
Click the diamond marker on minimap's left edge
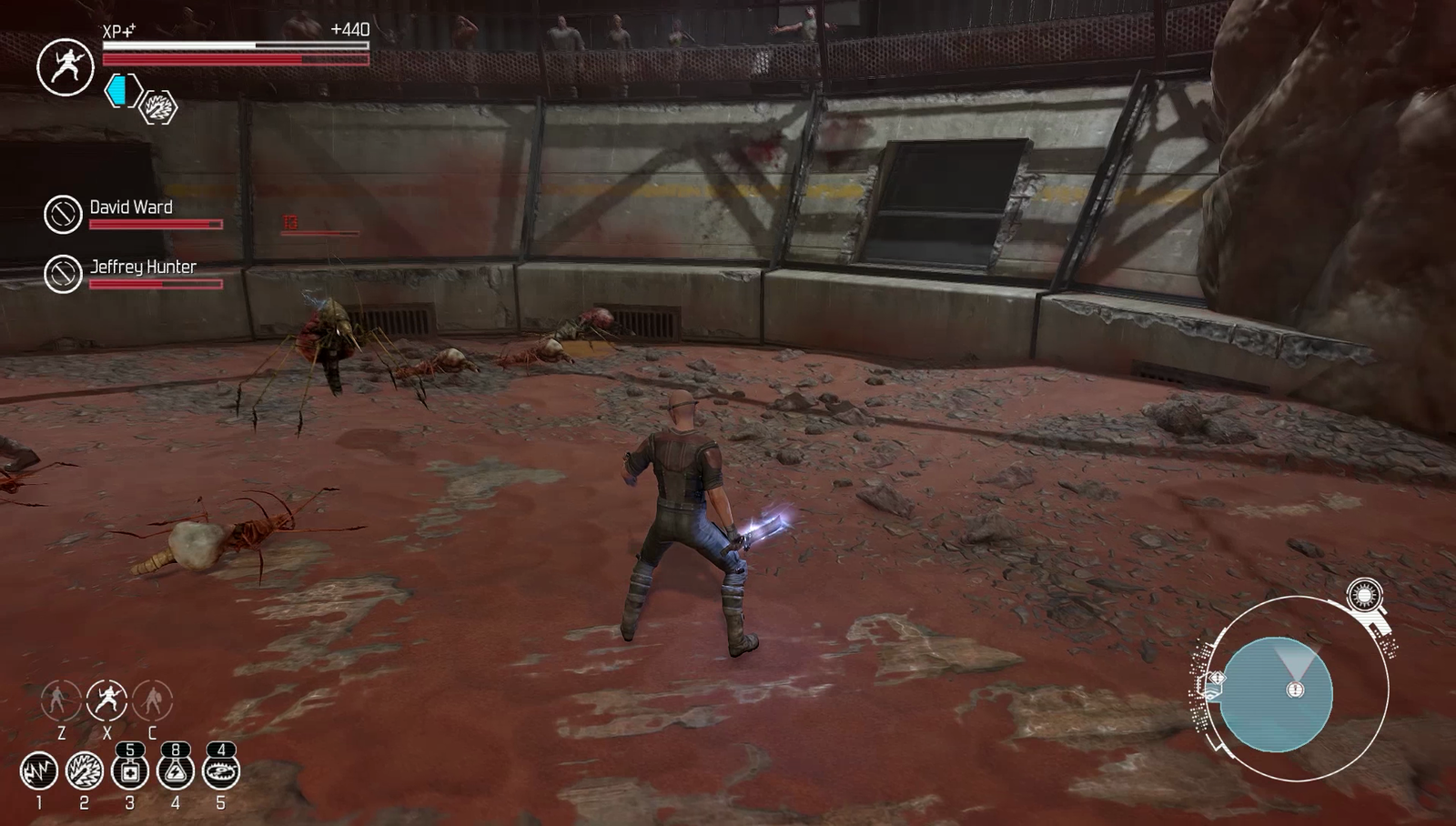[x=1213, y=678]
